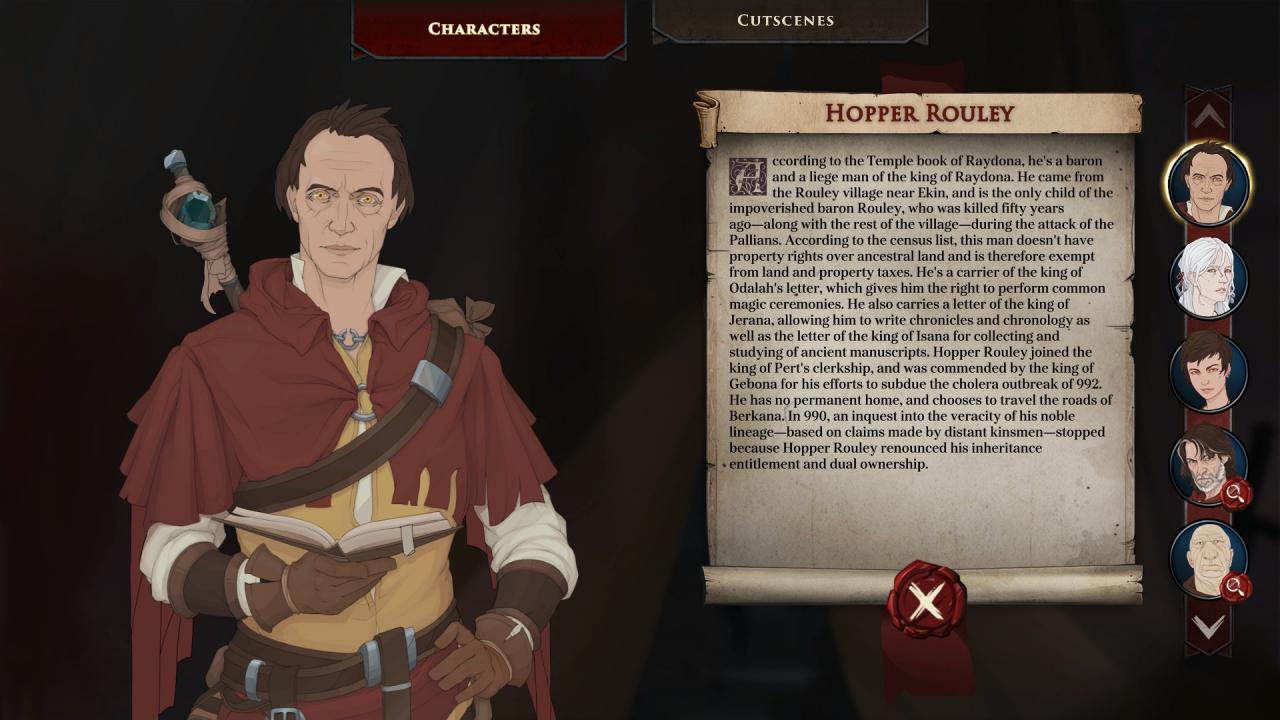Screen dimensions: 1280x720
Task: Click the down arrow below portraits
Action: [x=1208, y=627]
